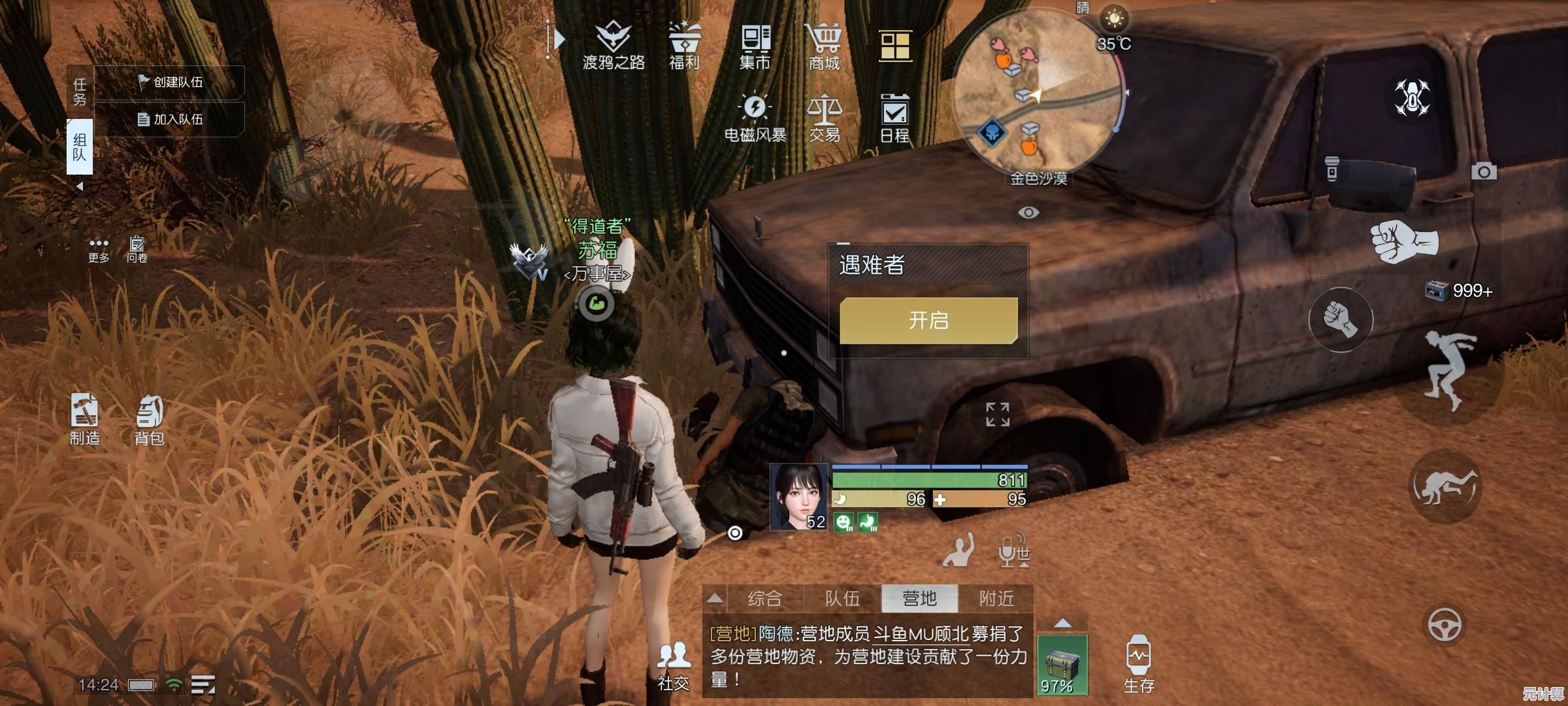The width and height of the screenshot is (1568, 706).
Task: Open the 福利 rewards menu
Action: [684, 44]
